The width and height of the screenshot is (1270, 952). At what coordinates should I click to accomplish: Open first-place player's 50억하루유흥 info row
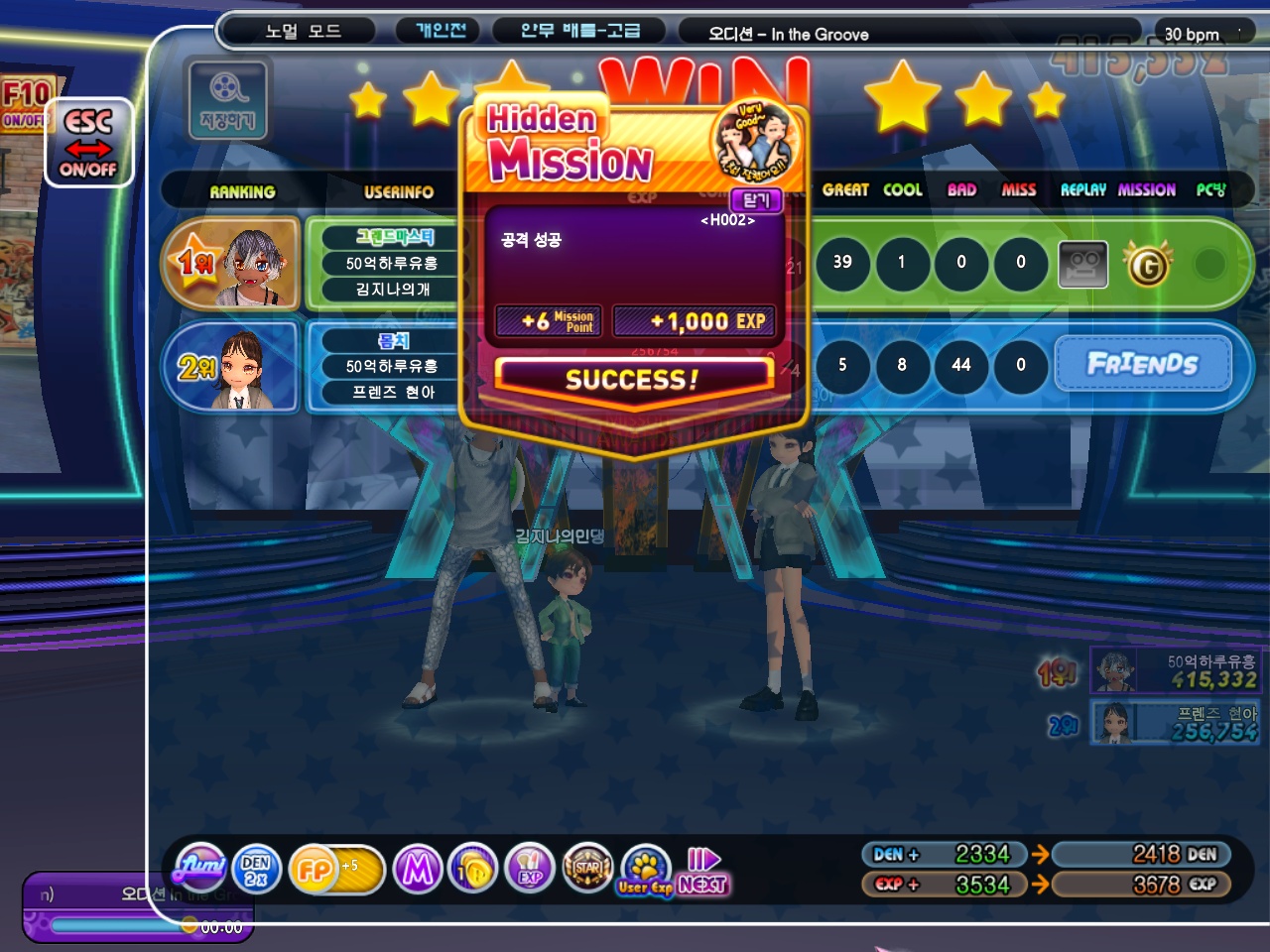point(391,263)
